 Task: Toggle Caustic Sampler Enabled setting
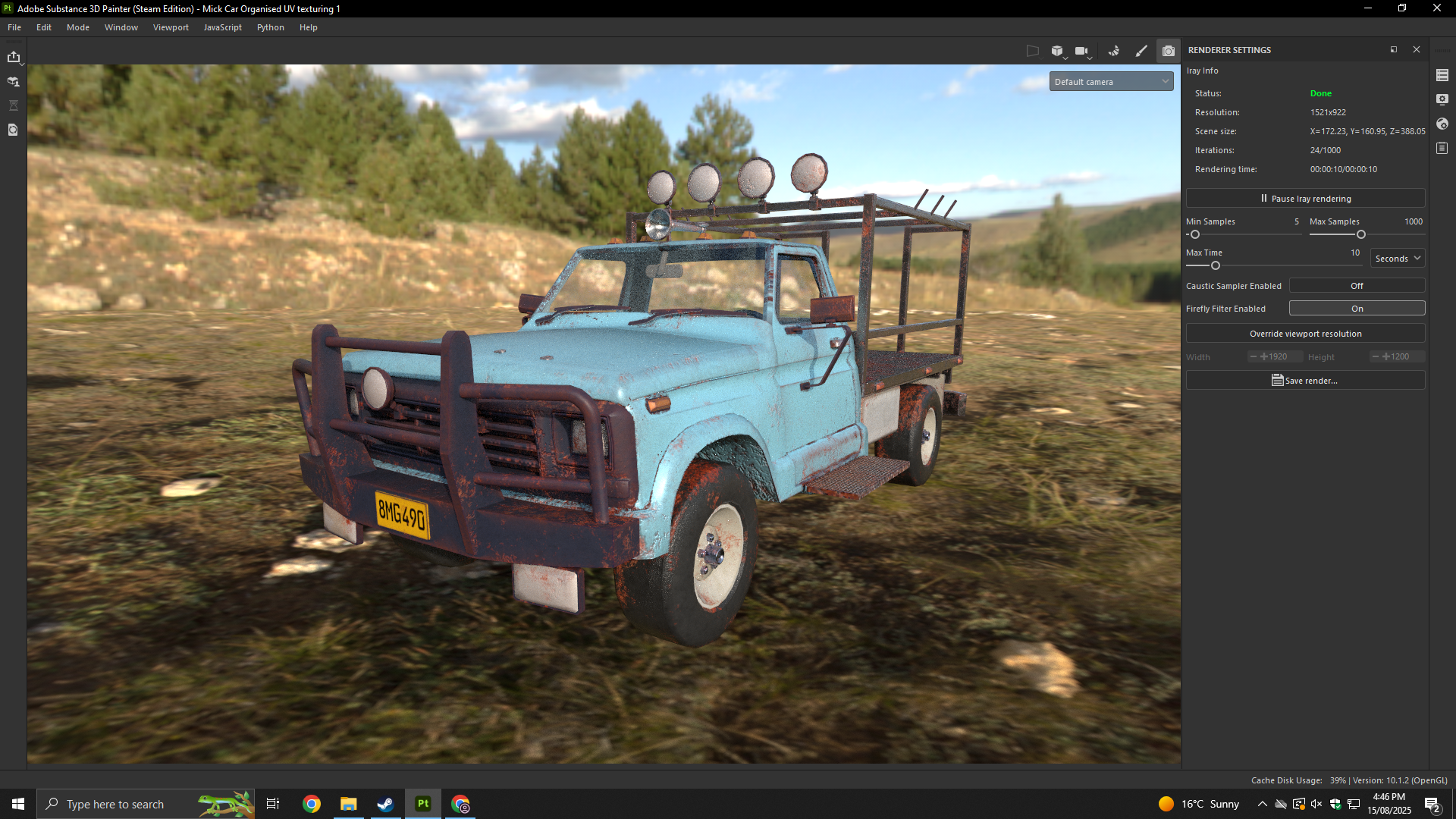[1357, 286]
